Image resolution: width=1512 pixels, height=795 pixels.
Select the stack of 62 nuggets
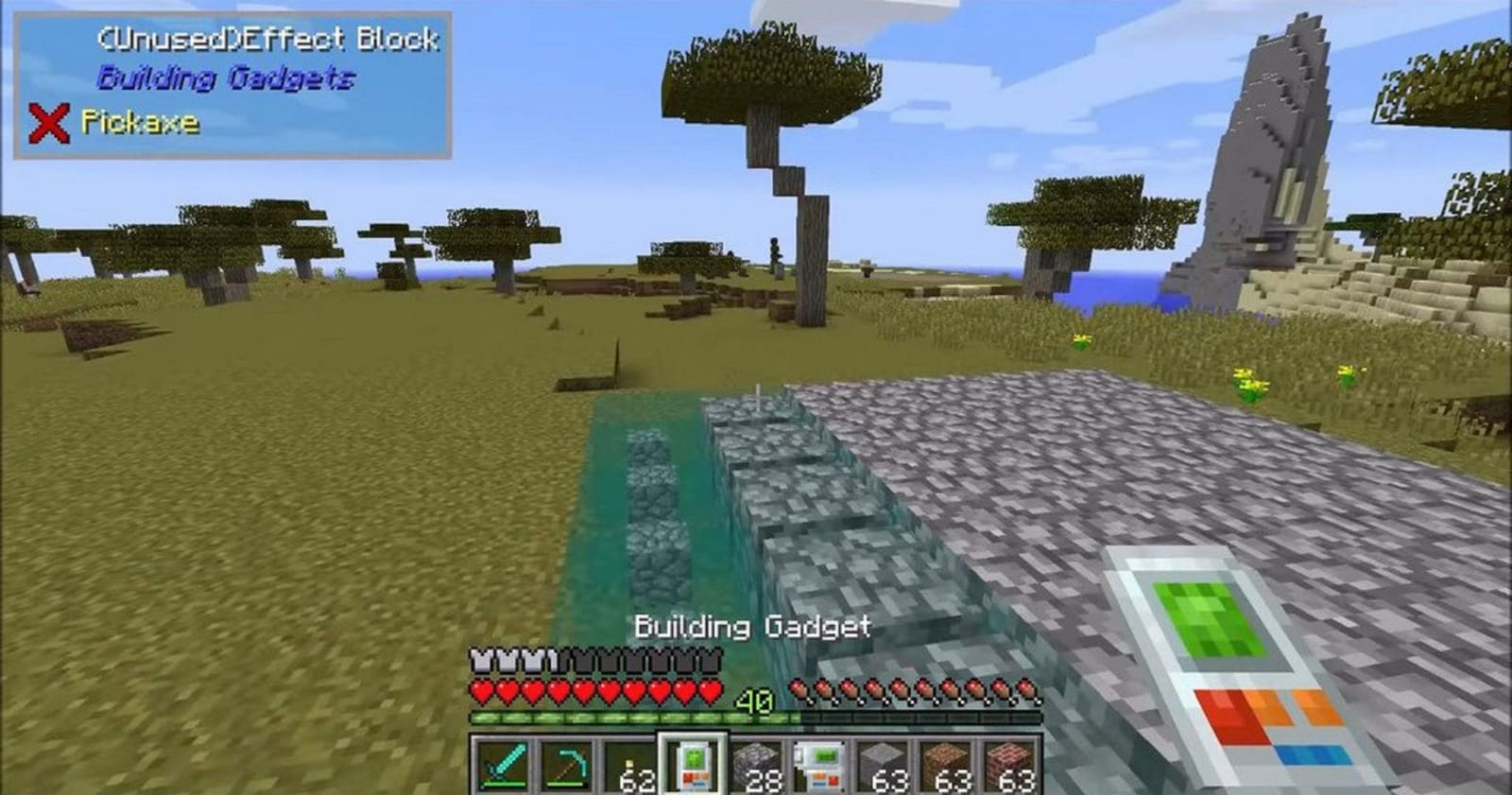click(630, 764)
